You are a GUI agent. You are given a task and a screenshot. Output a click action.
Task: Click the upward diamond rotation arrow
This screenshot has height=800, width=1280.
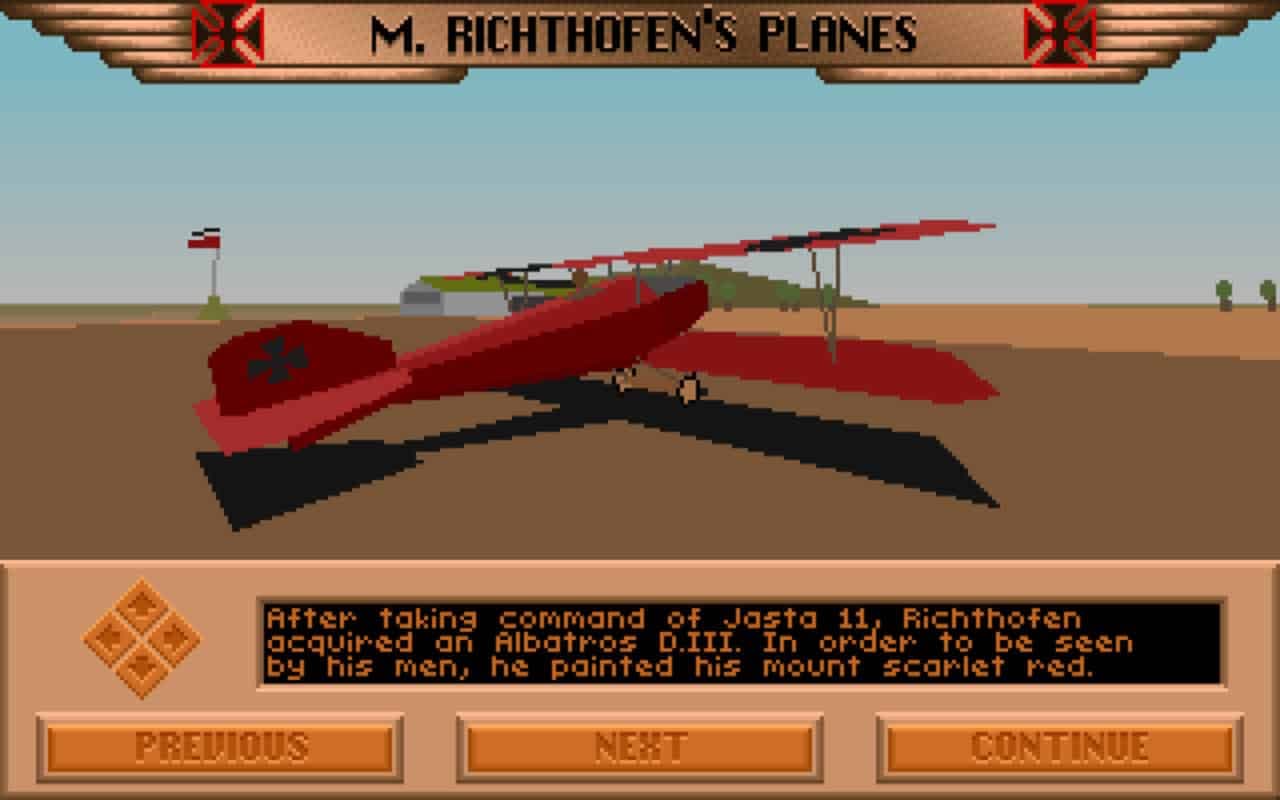143,604
